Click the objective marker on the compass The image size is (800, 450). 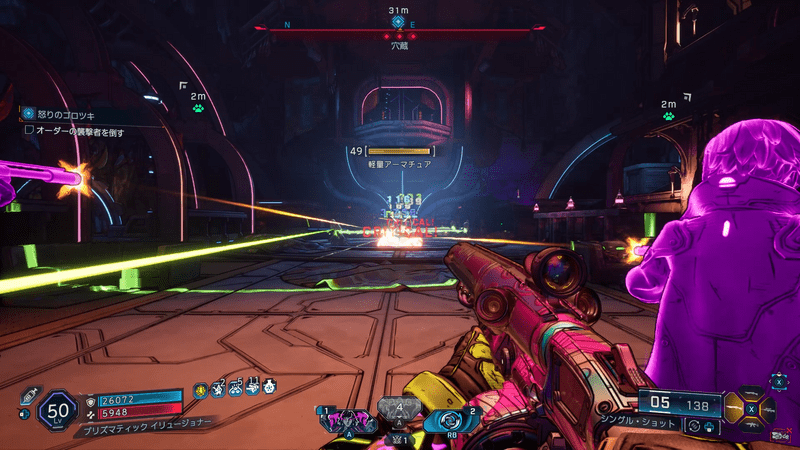[397, 22]
